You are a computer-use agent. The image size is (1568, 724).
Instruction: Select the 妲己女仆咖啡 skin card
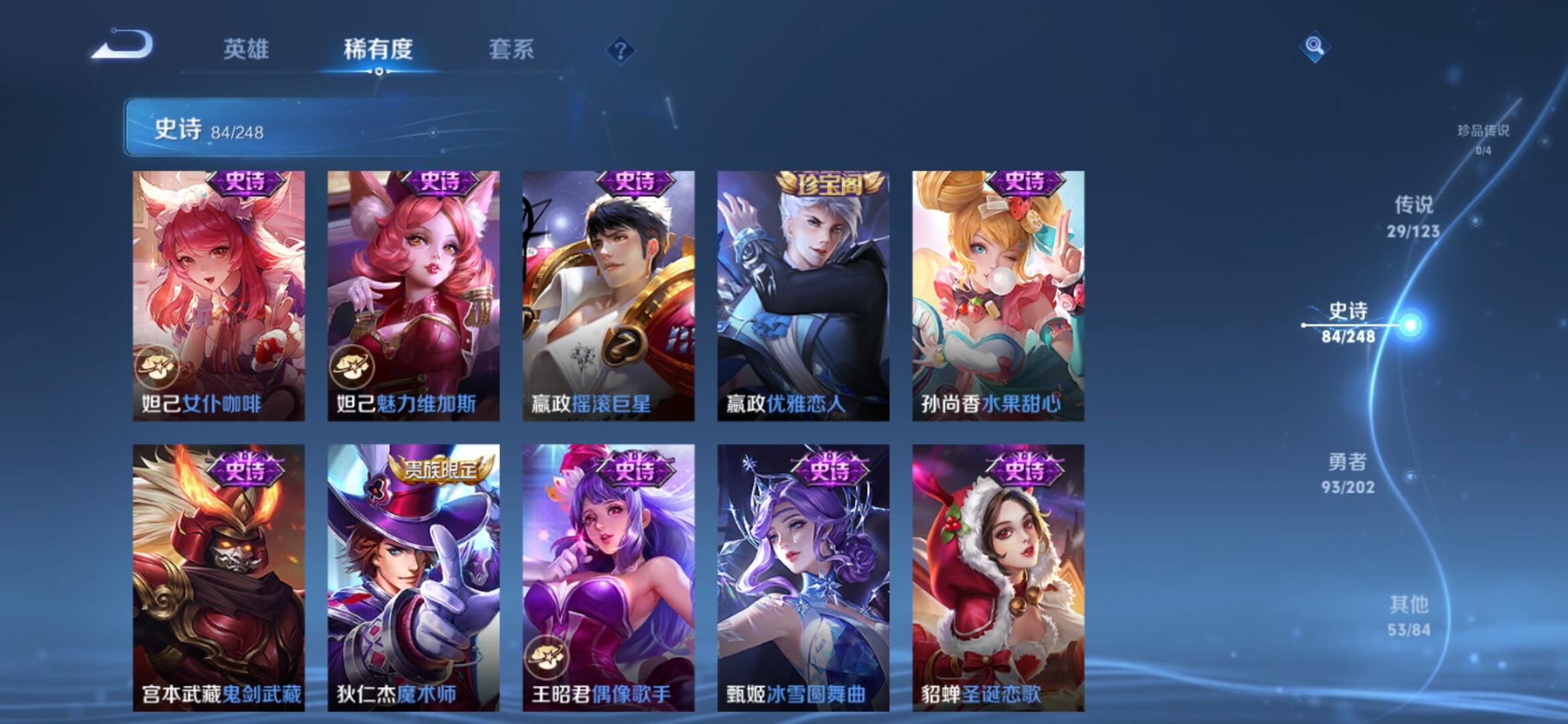218,296
